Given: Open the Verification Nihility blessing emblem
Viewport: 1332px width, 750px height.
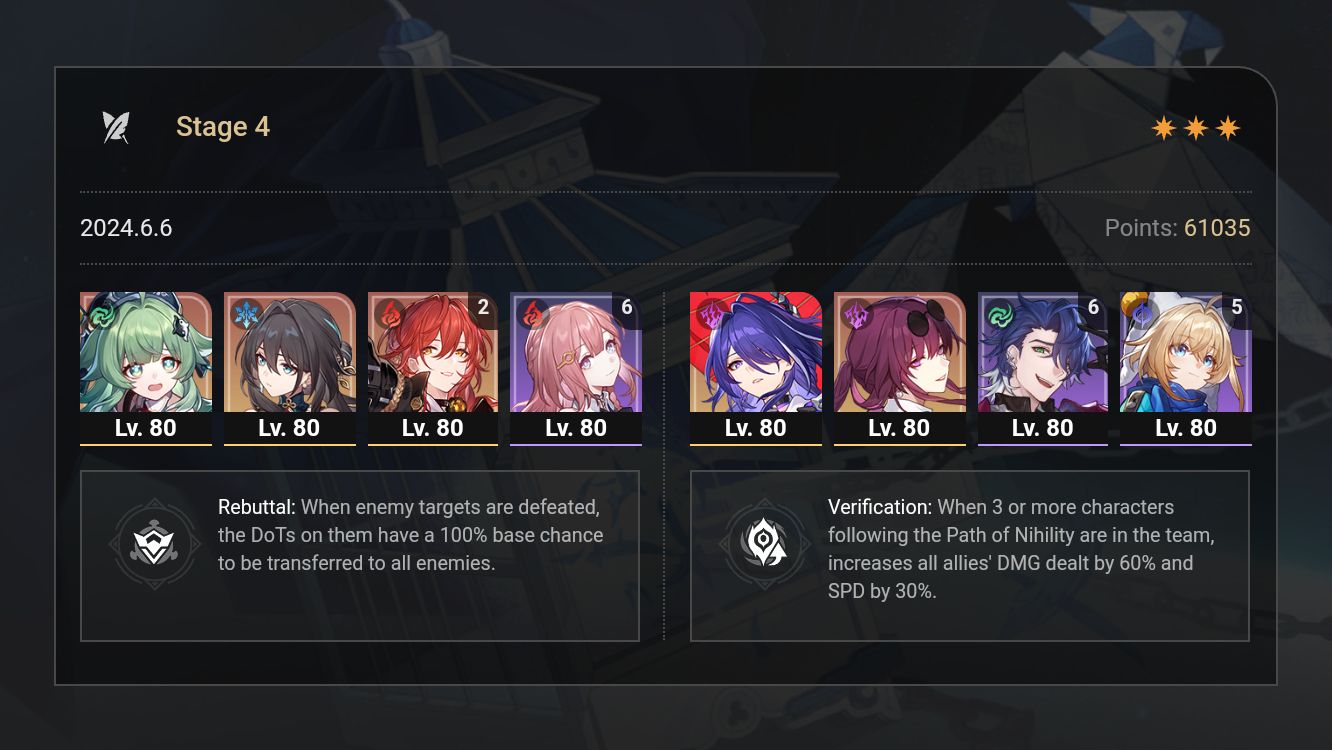Looking at the screenshot, I should click(766, 544).
